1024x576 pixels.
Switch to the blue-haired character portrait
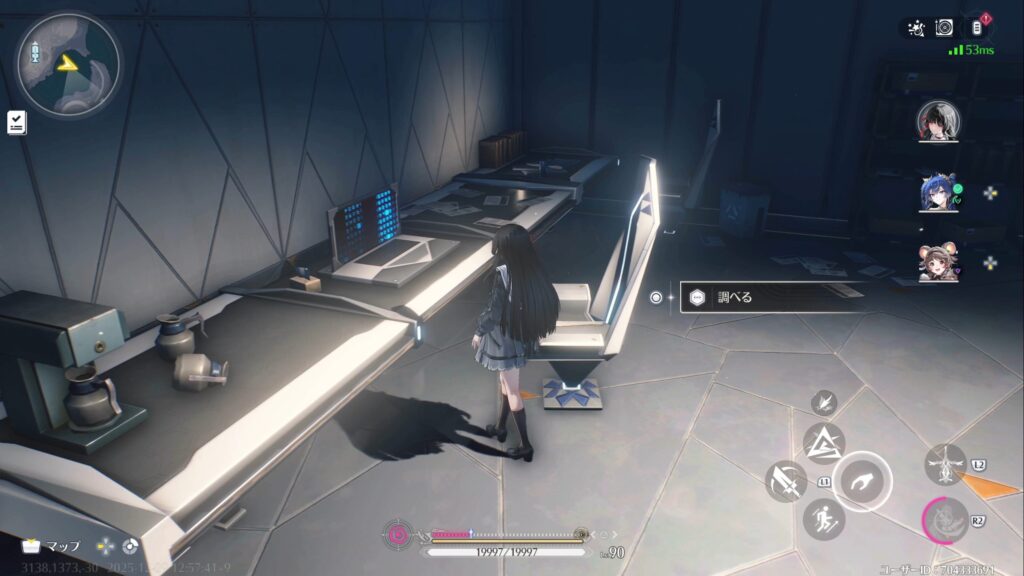938,192
